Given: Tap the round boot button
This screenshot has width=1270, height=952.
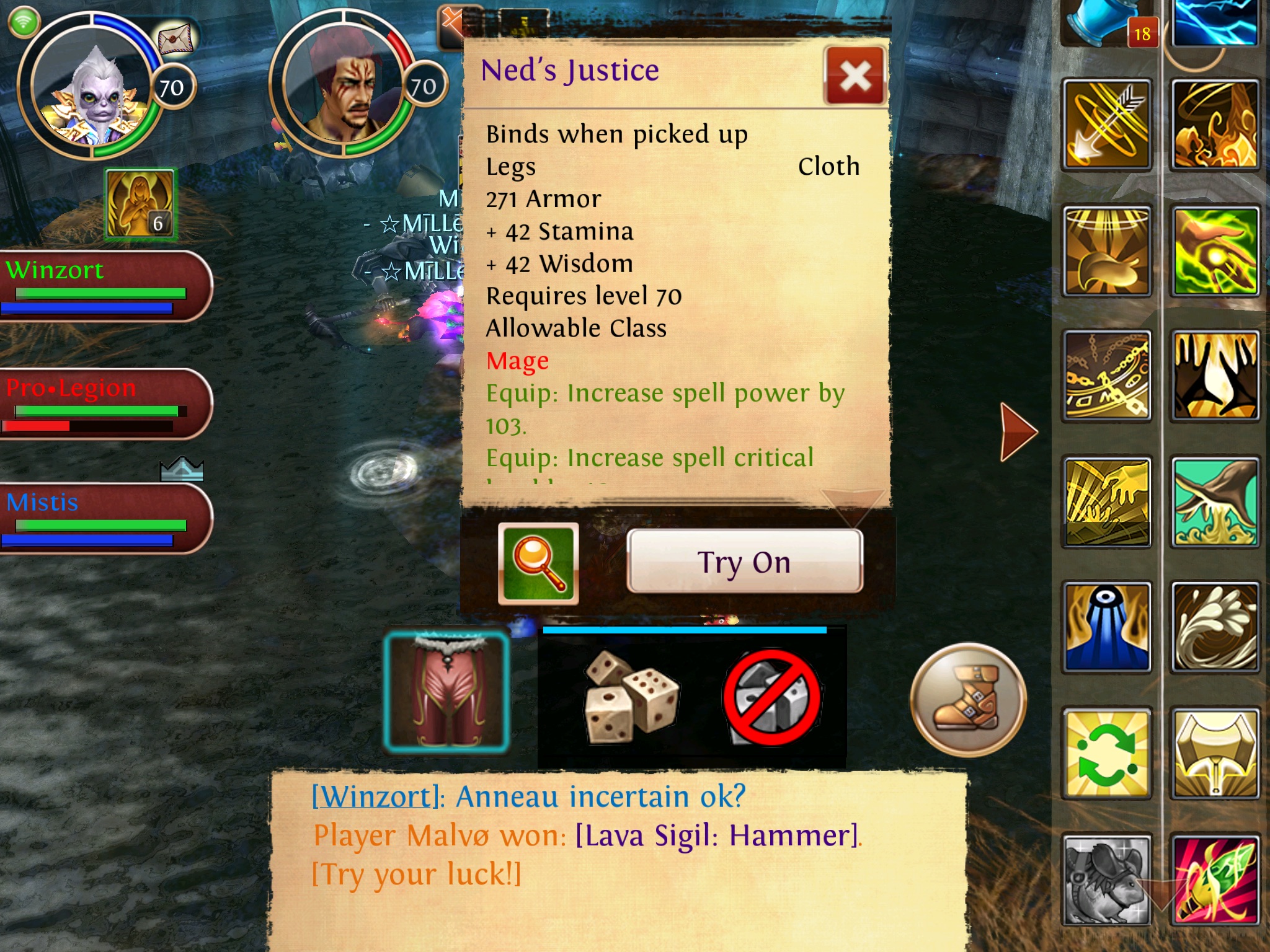Looking at the screenshot, I should (968, 699).
